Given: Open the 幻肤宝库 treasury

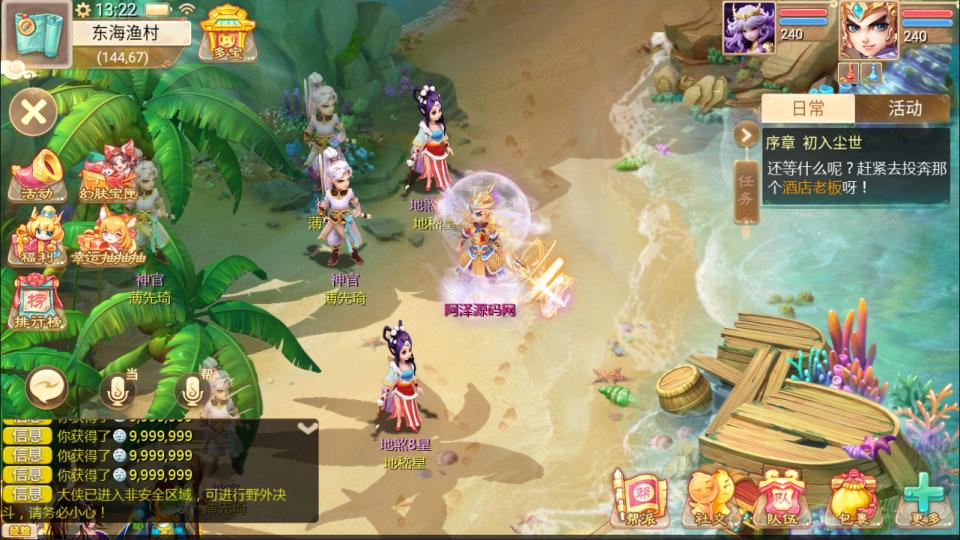Looking at the screenshot, I should 107,177.
